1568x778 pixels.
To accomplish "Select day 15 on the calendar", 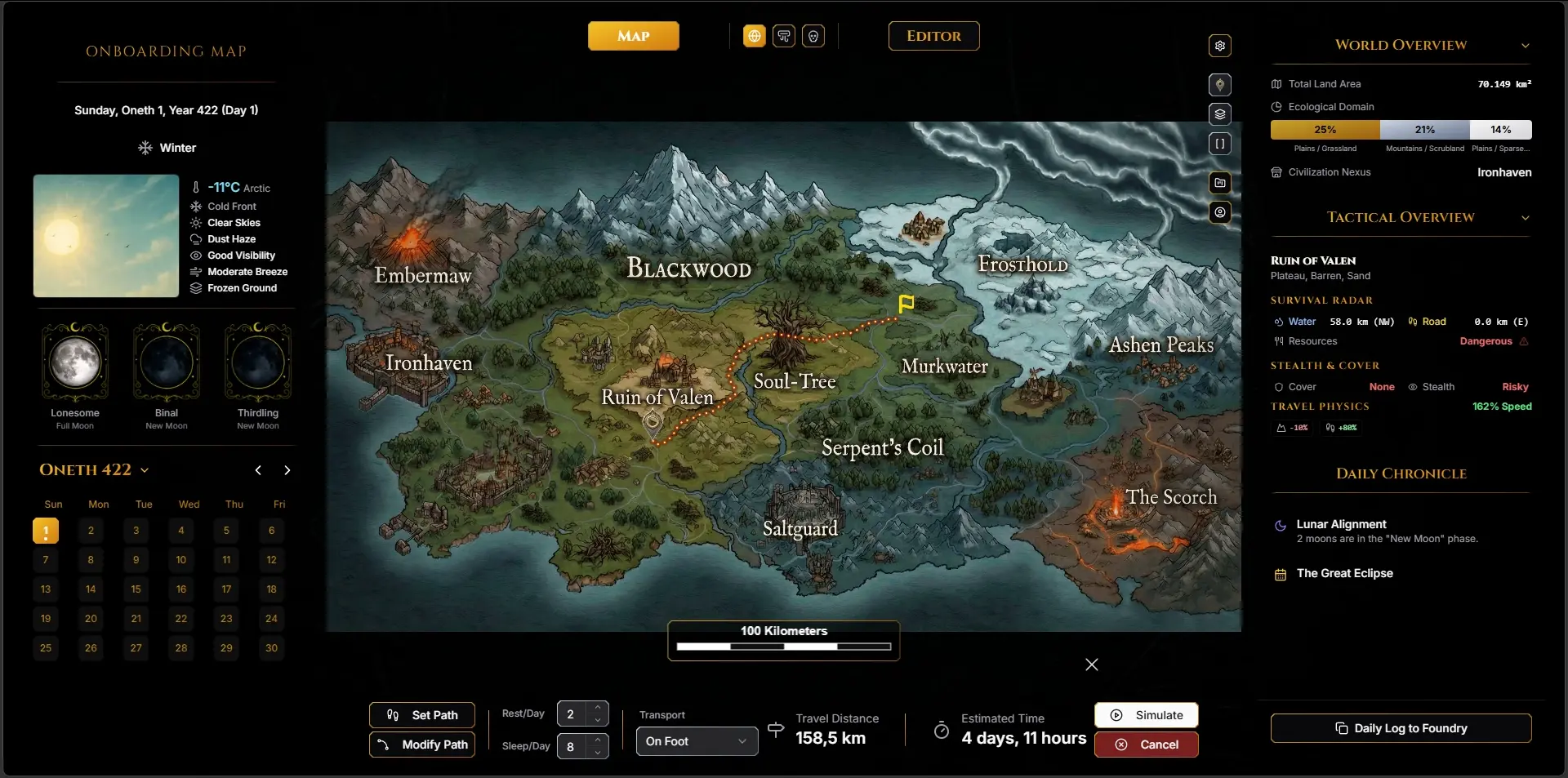I will [136, 589].
